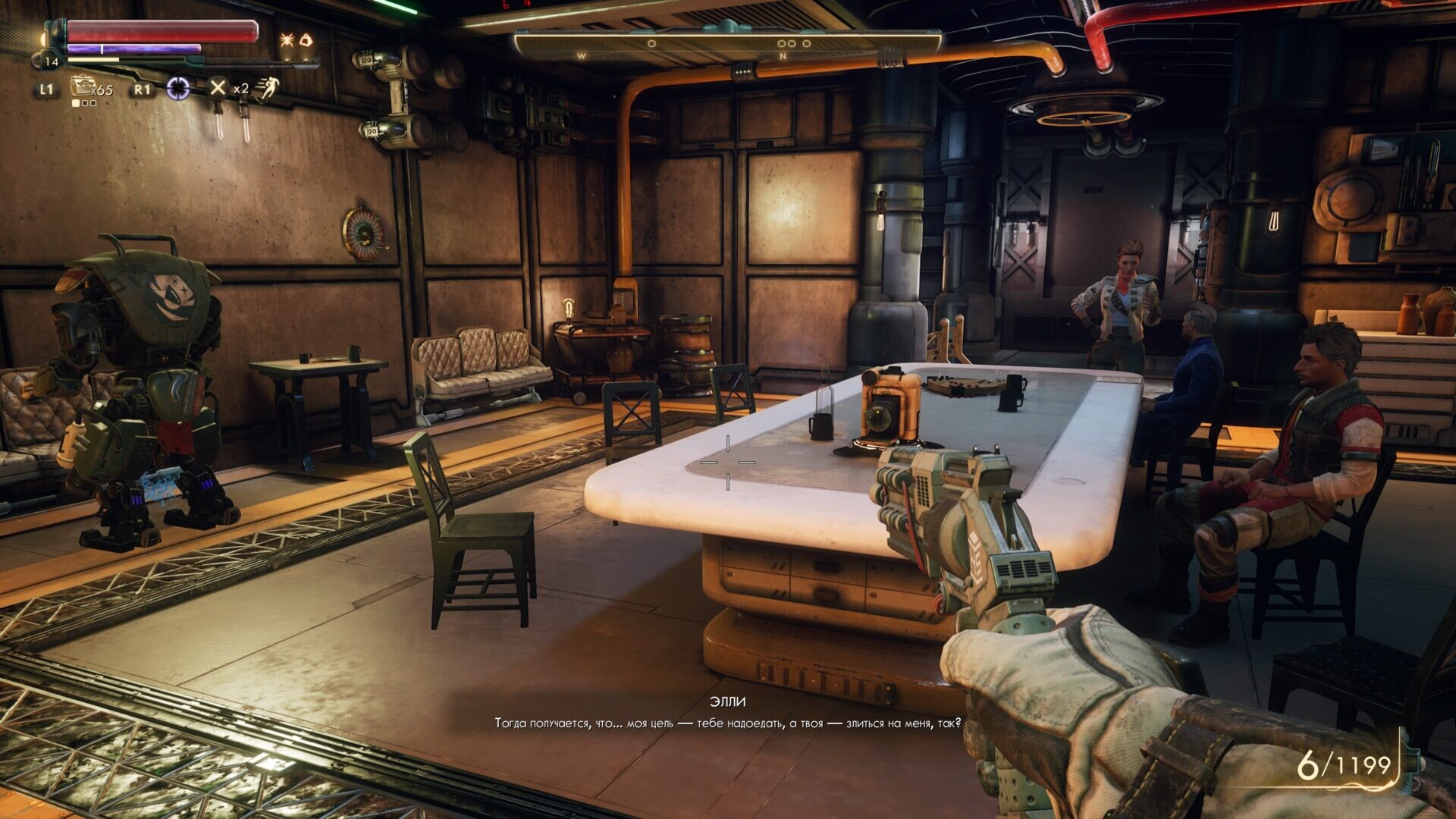The width and height of the screenshot is (1456, 819).
Task: Activate the purple crosshair companion ability
Action: (178, 89)
